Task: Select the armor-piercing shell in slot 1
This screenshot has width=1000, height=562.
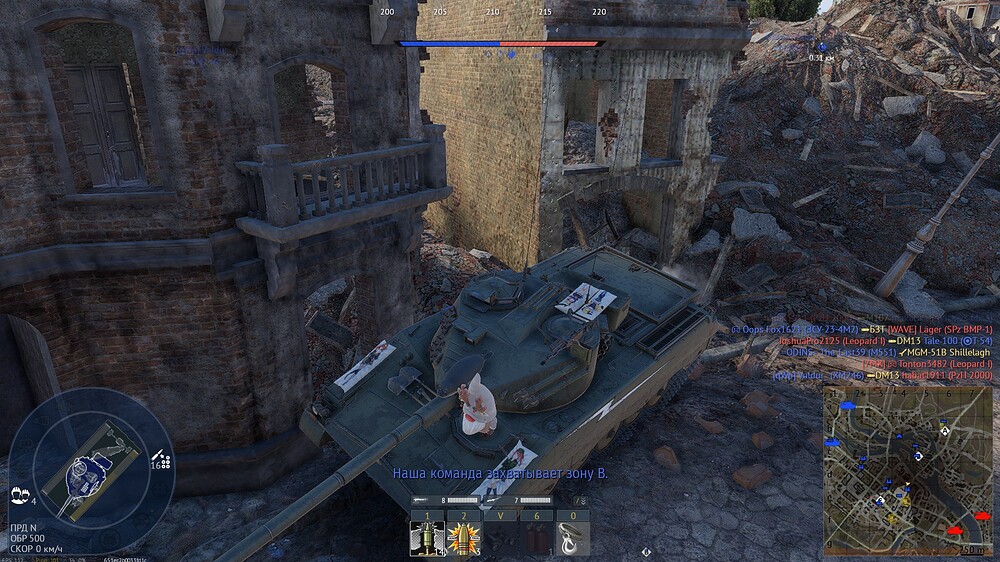Action: (x=427, y=538)
